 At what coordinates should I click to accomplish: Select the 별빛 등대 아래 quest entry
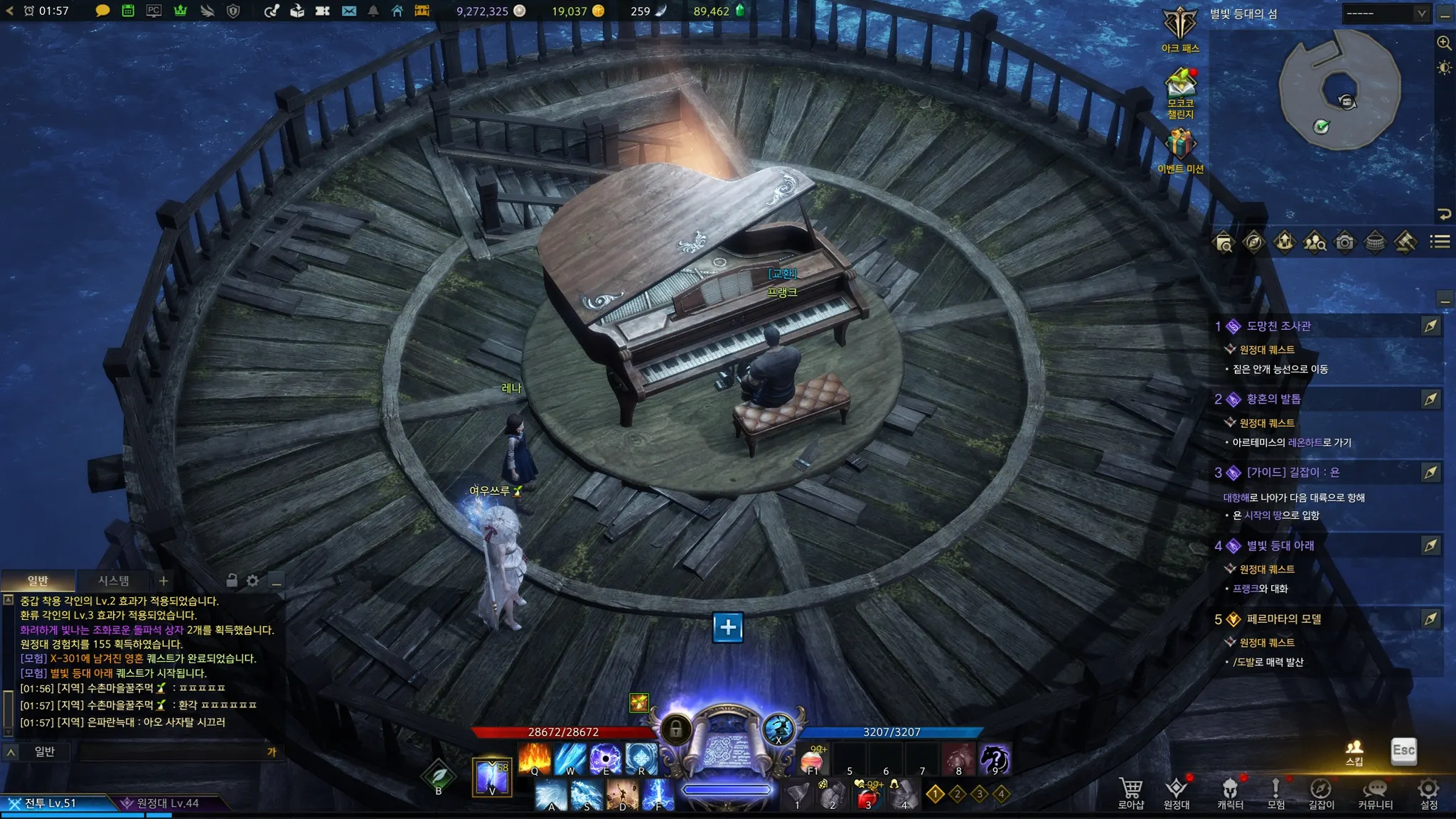pyautogui.click(x=1280, y=546)
